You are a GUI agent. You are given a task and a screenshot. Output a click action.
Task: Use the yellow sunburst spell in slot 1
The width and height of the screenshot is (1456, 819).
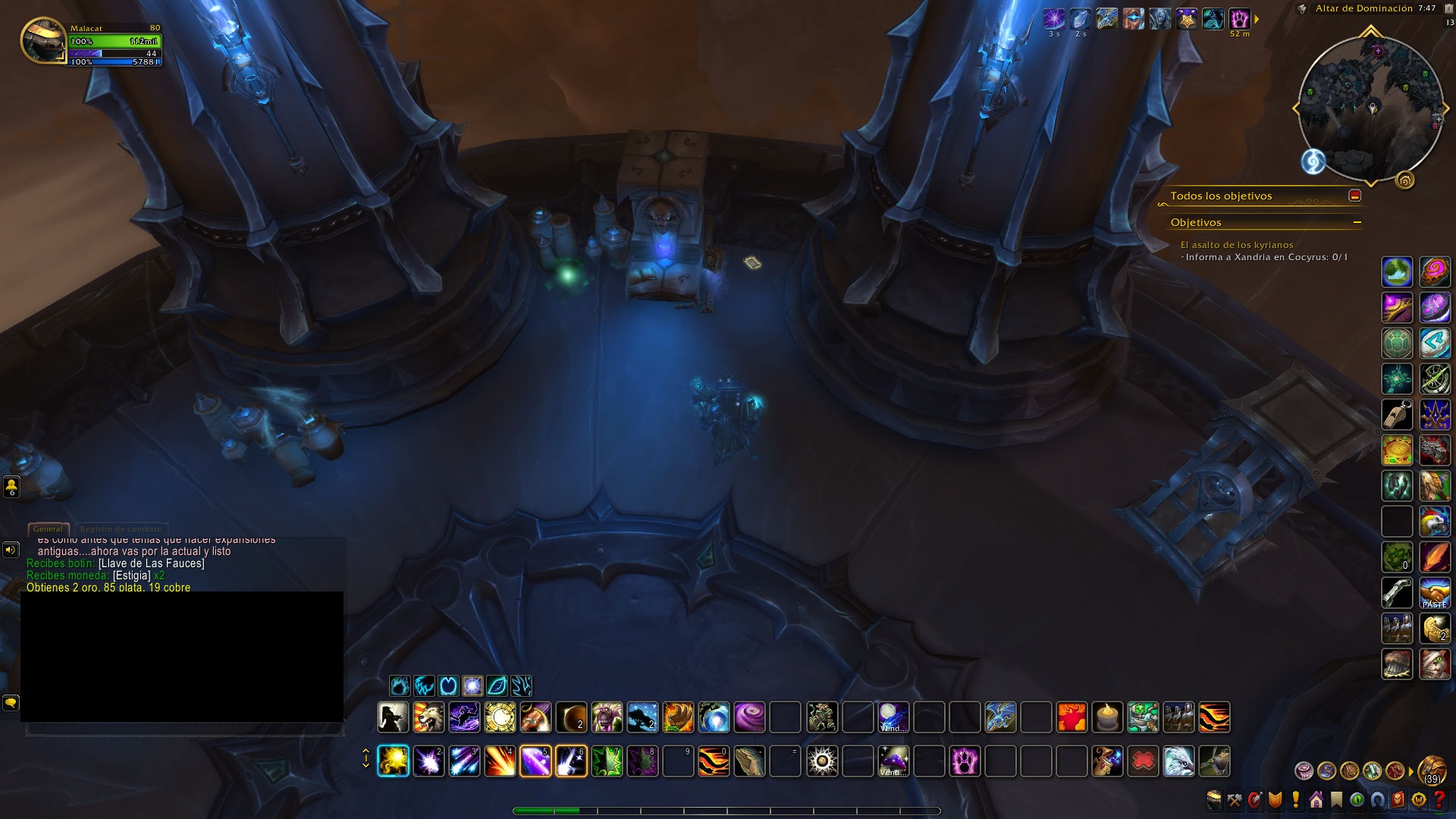[x=393, y=761]
